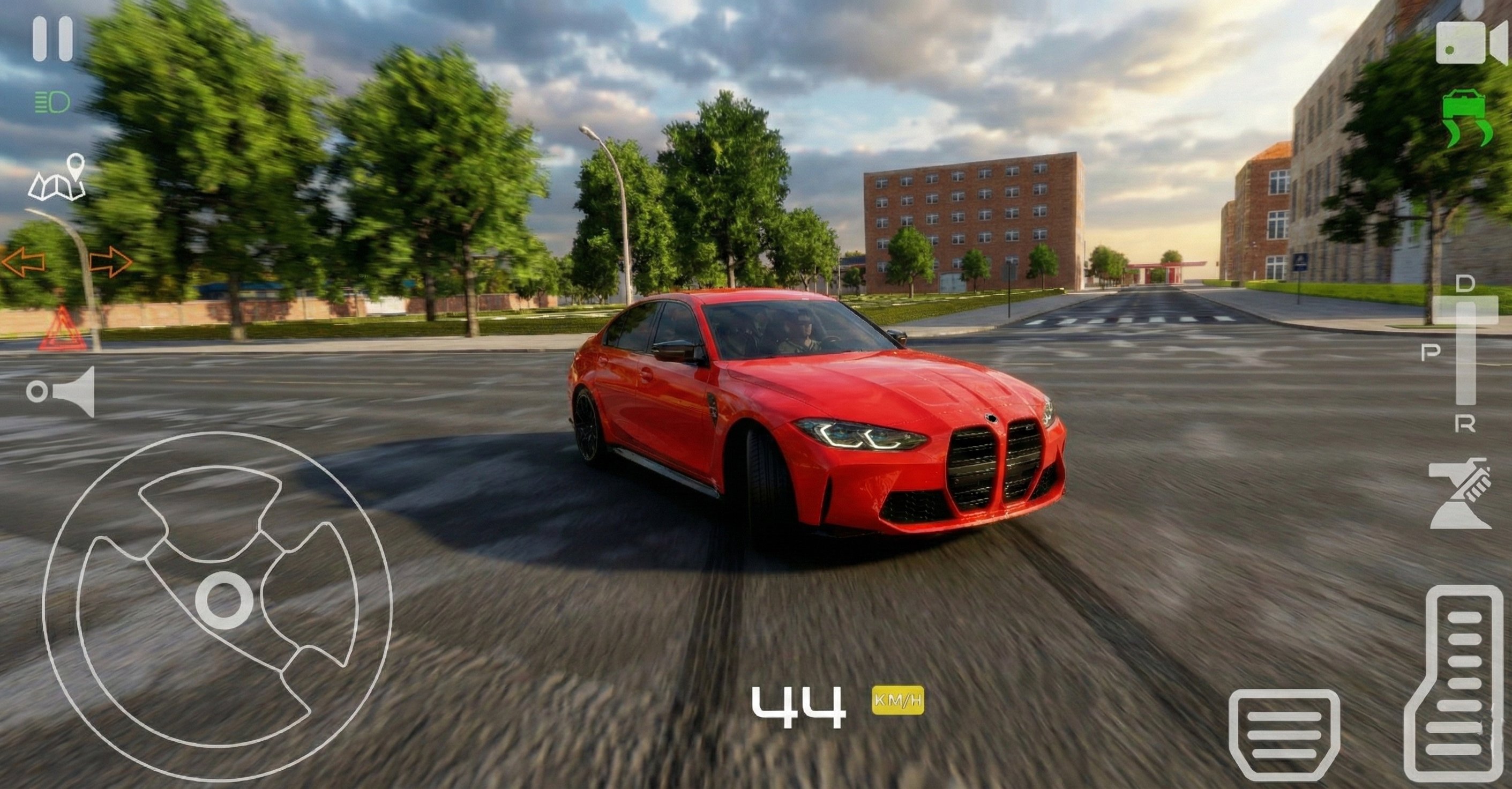Activate the right turn signal arrow

[110, 262]
